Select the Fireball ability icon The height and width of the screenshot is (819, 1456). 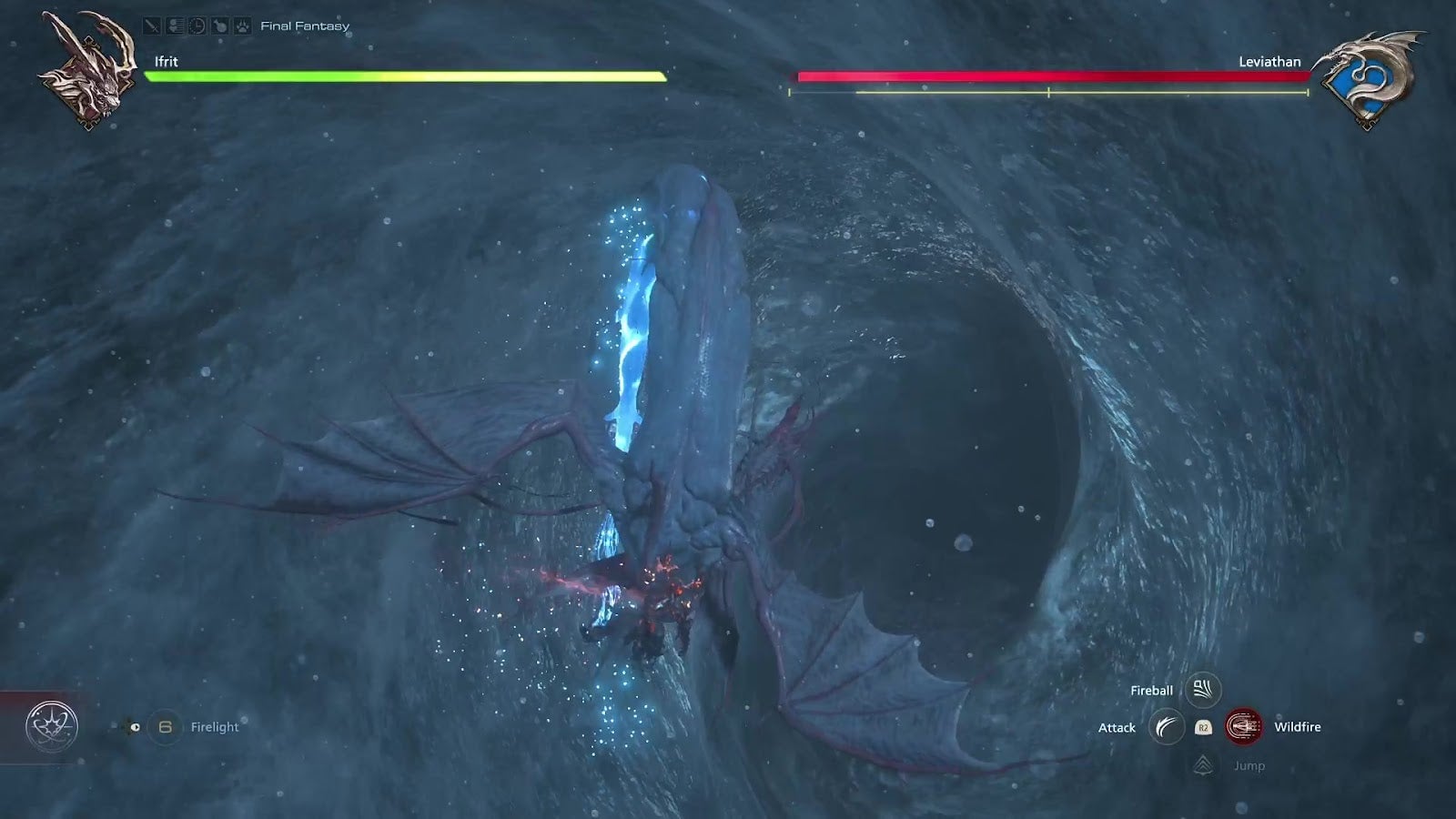pyautogui.click(x=1203, y=690)
